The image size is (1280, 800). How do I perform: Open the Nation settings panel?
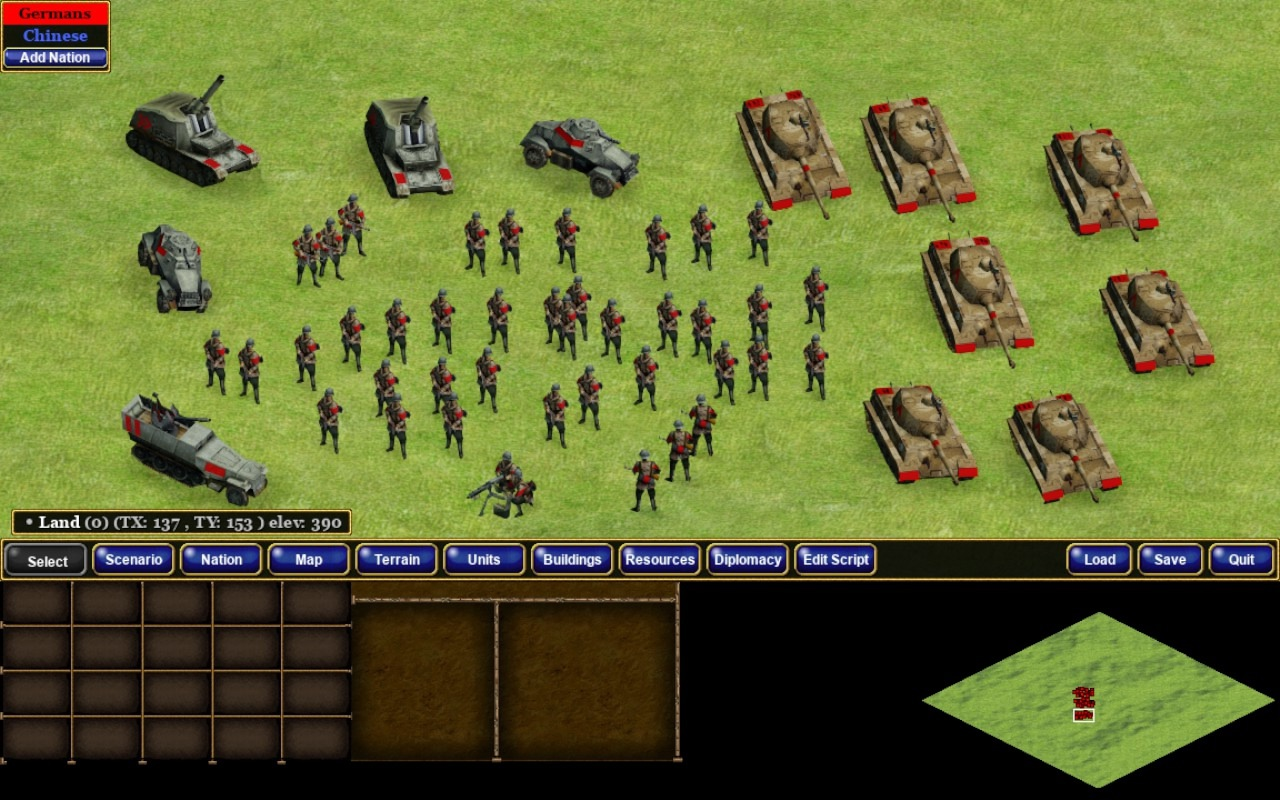point(221,559)
